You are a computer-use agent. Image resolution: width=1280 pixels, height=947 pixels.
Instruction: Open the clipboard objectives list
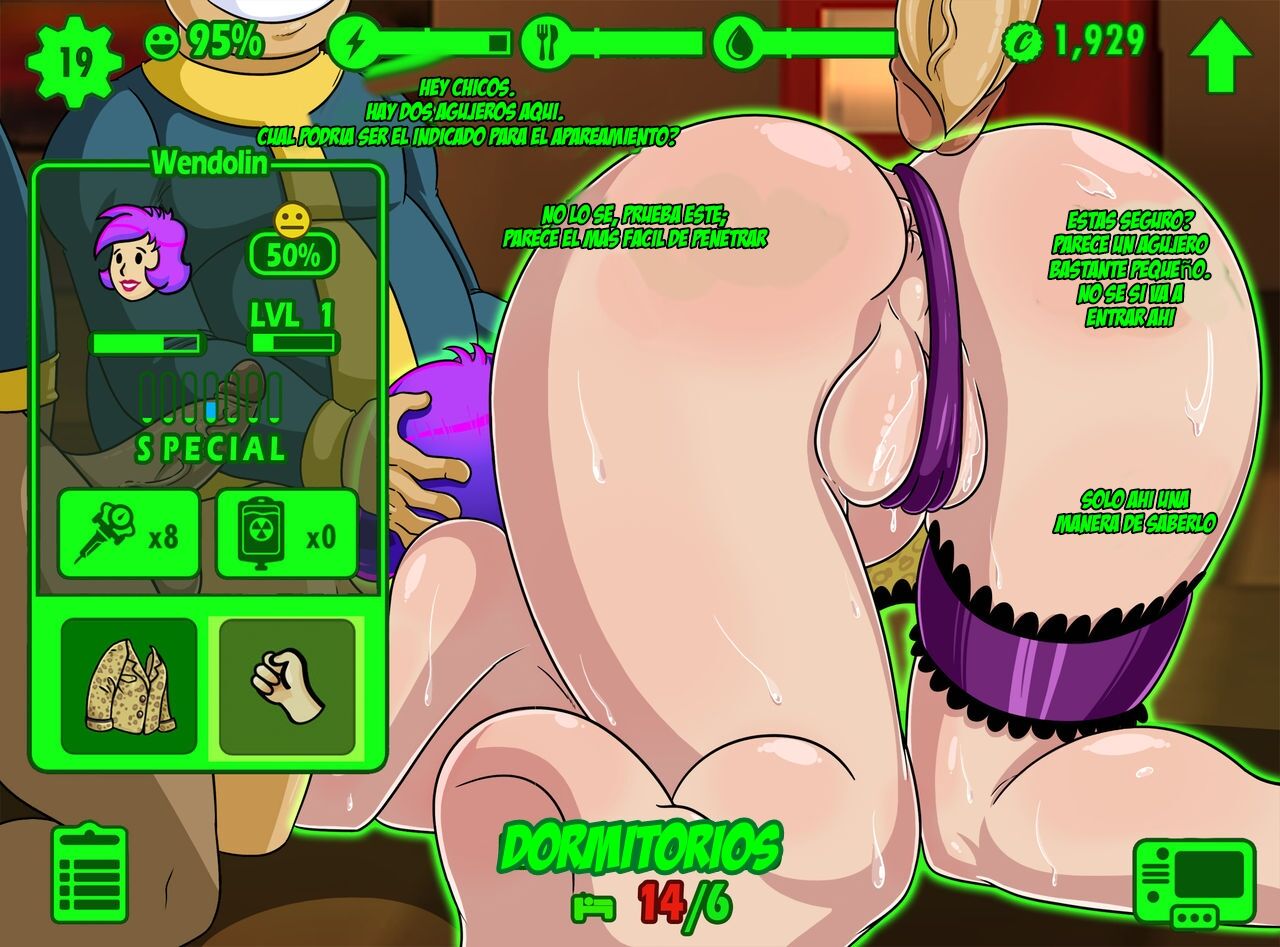(90, 873)
